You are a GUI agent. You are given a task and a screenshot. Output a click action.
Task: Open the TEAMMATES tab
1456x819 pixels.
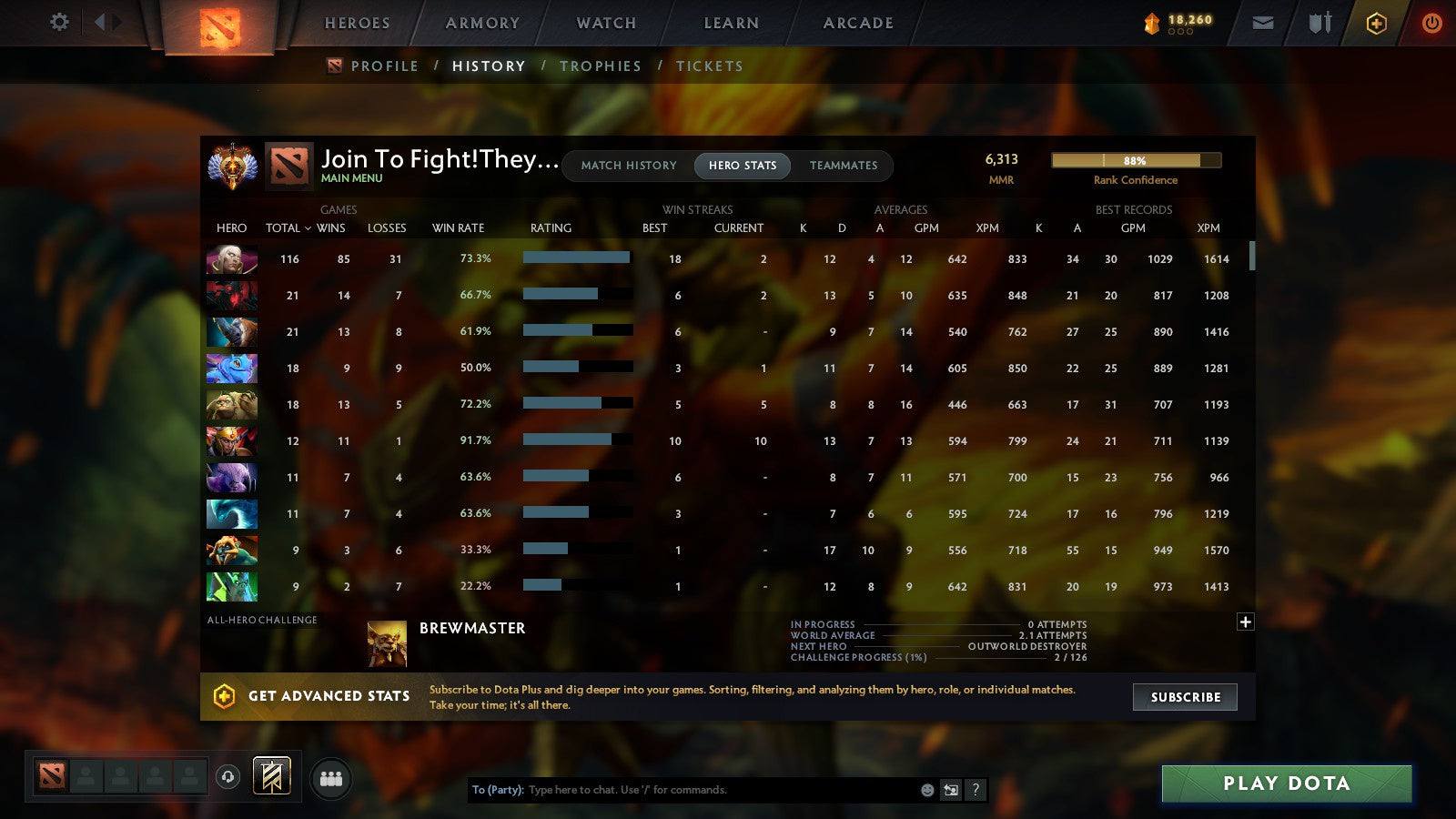(x=844, y=166)
